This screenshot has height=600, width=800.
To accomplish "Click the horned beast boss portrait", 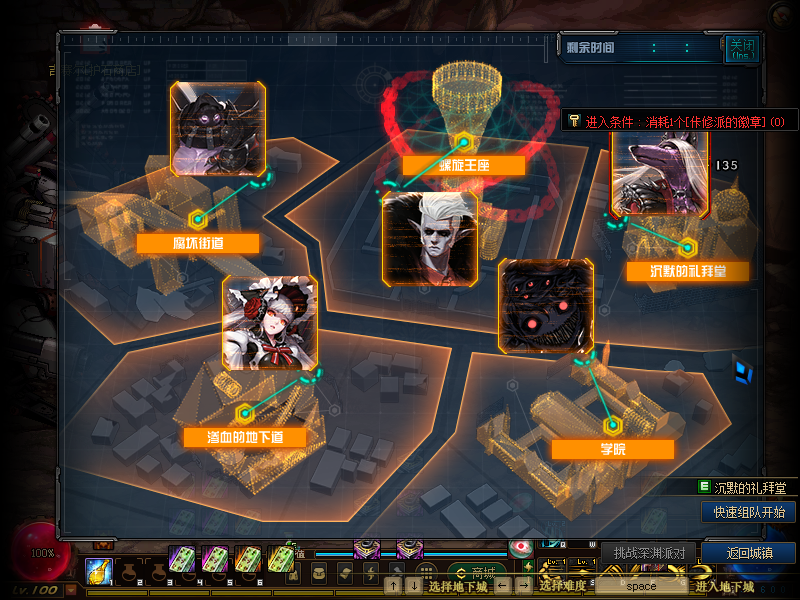I will (x=660, y=172).
